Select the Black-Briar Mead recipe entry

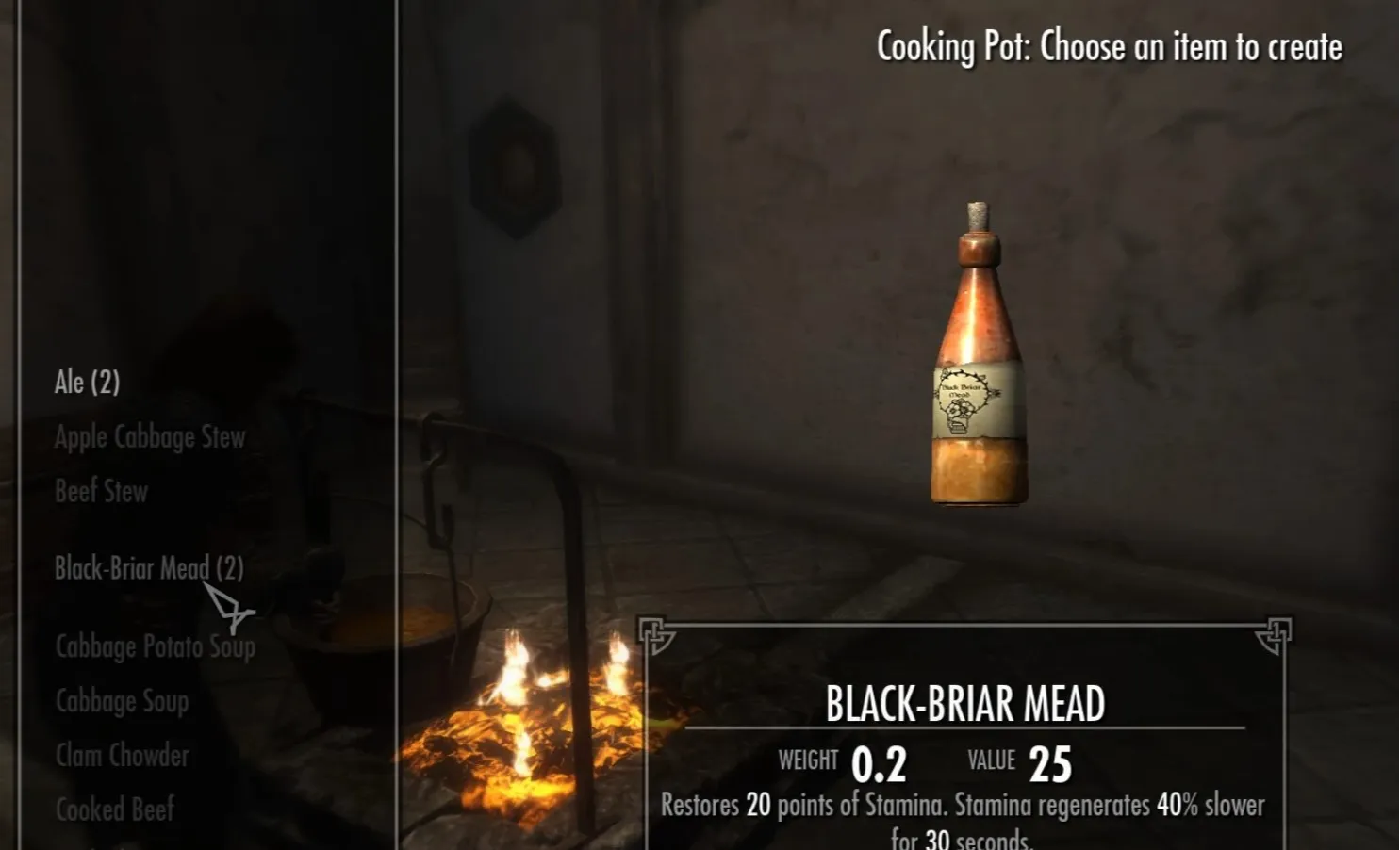[x=148, y=568]
